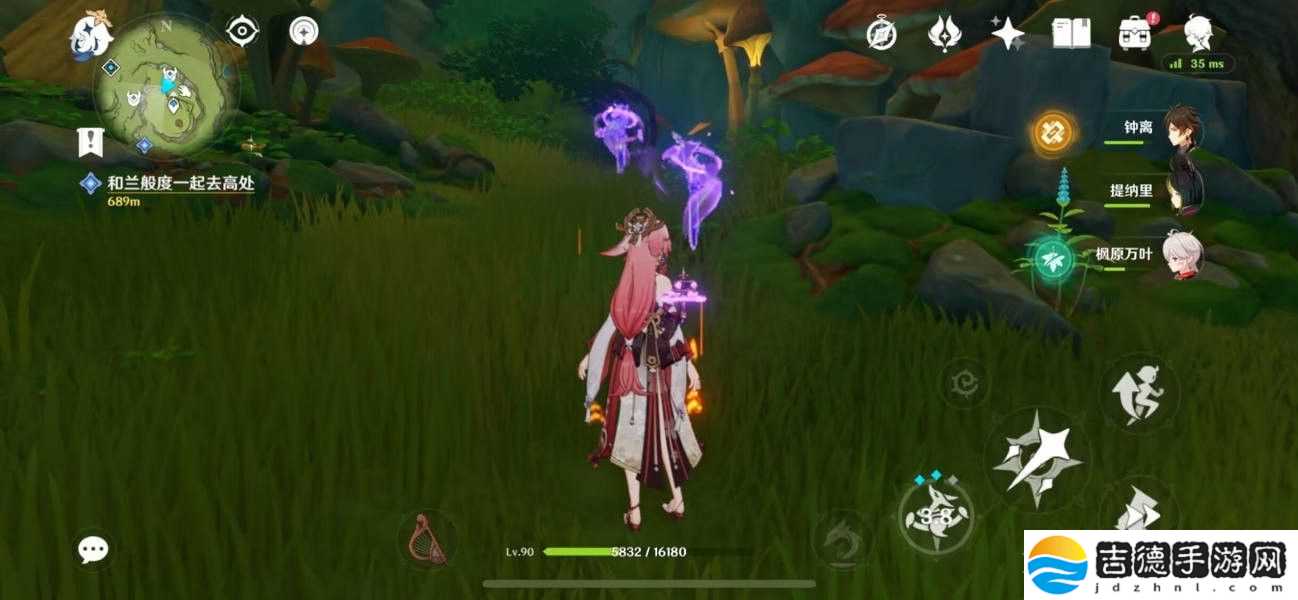
Task: Use the lyre gadget
Action: (428, 539)
